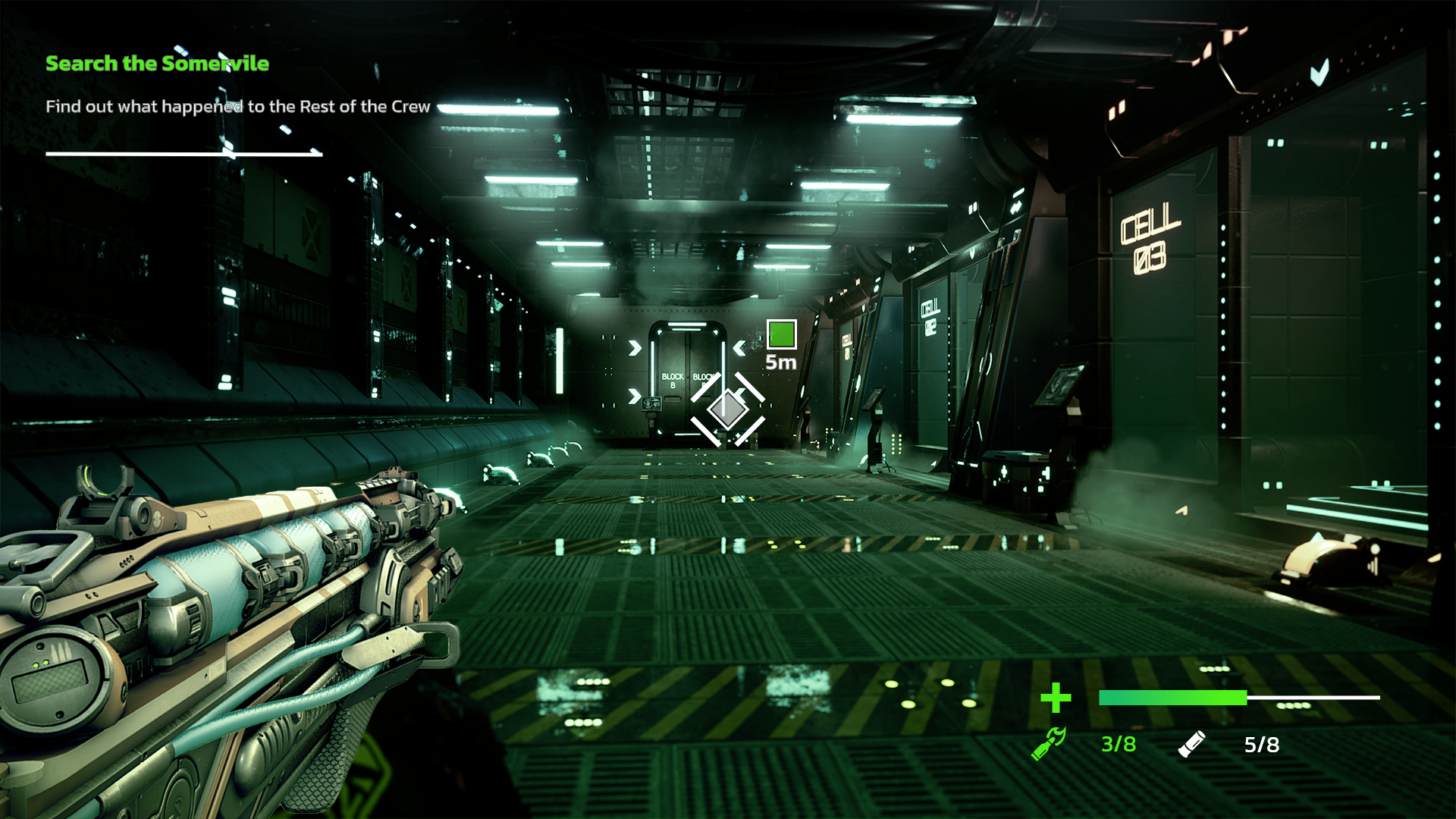Image resolution: width=1456 pixels, height=819 pixels.
Task: Click the green square waypoint marker
Action: tap(781, 334)
